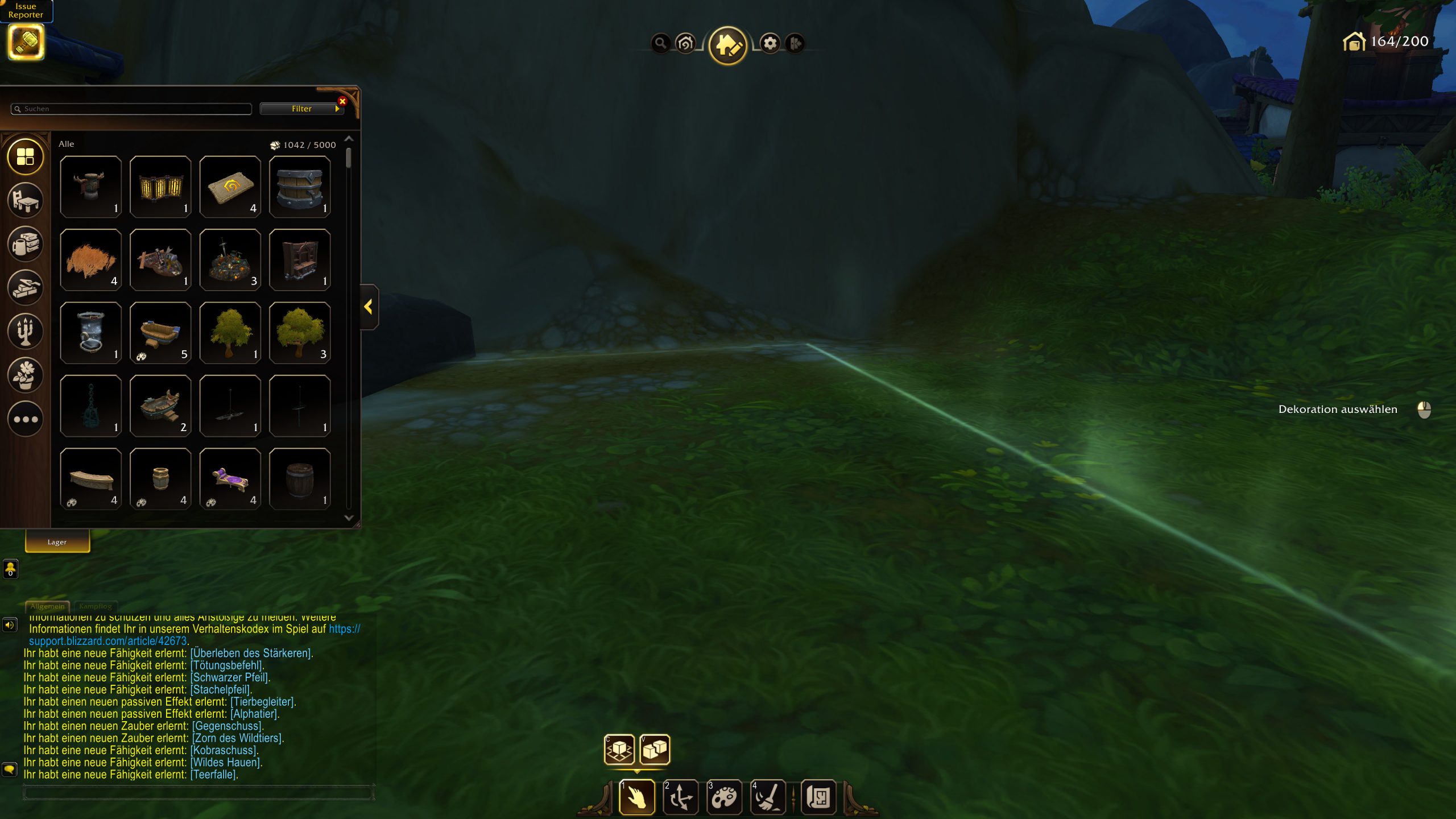The width and height of the screenshot is (1456, 819).
Task: Switch to the flower pot nature category
Action: point(25,375)
